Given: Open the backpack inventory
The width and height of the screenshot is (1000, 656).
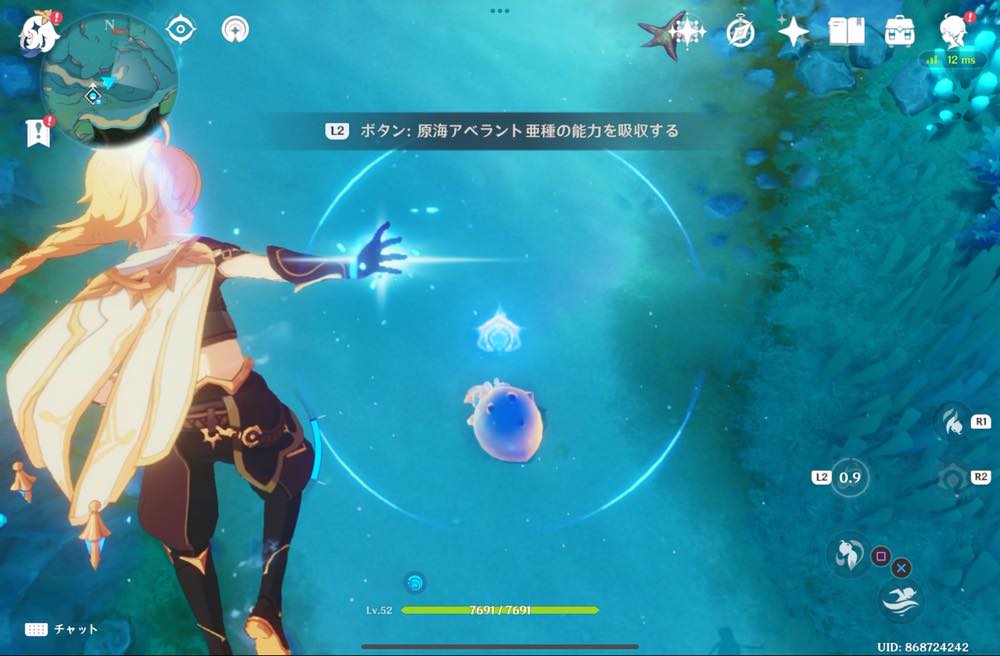Looking at the screenshot, I should 900,32.
